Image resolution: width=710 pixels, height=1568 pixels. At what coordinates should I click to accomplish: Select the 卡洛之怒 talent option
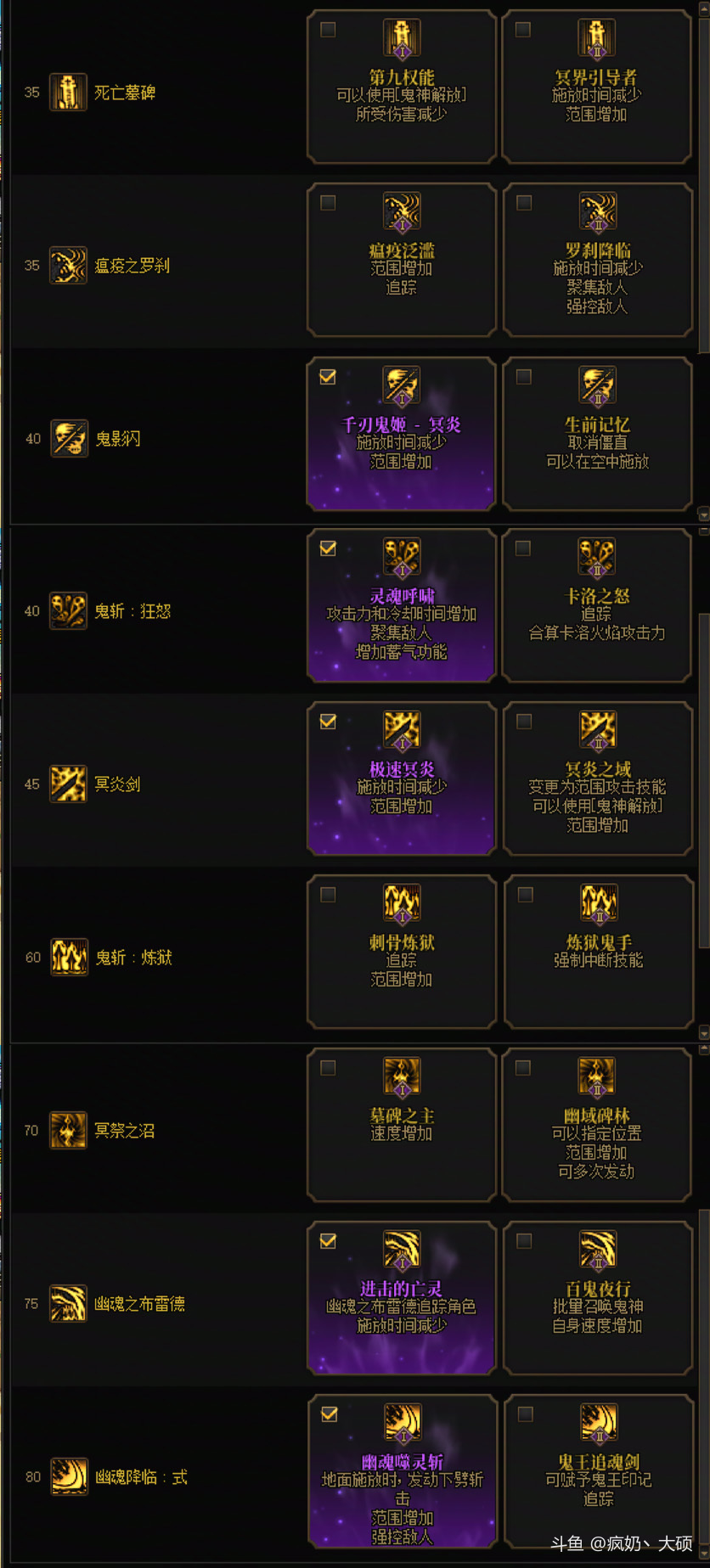[x=596, y=605]
